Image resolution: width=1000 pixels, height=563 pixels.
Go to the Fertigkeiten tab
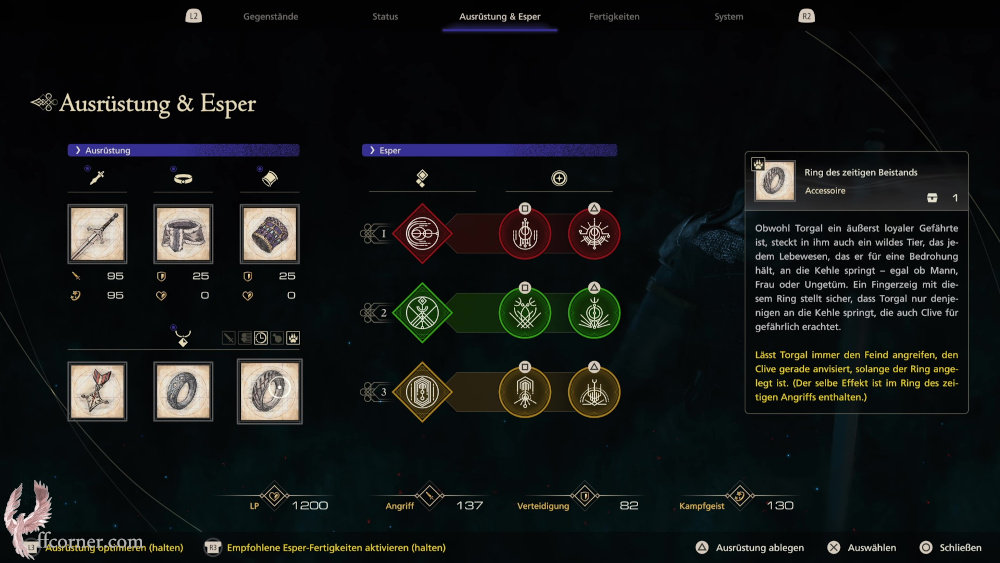click(614, 17)
